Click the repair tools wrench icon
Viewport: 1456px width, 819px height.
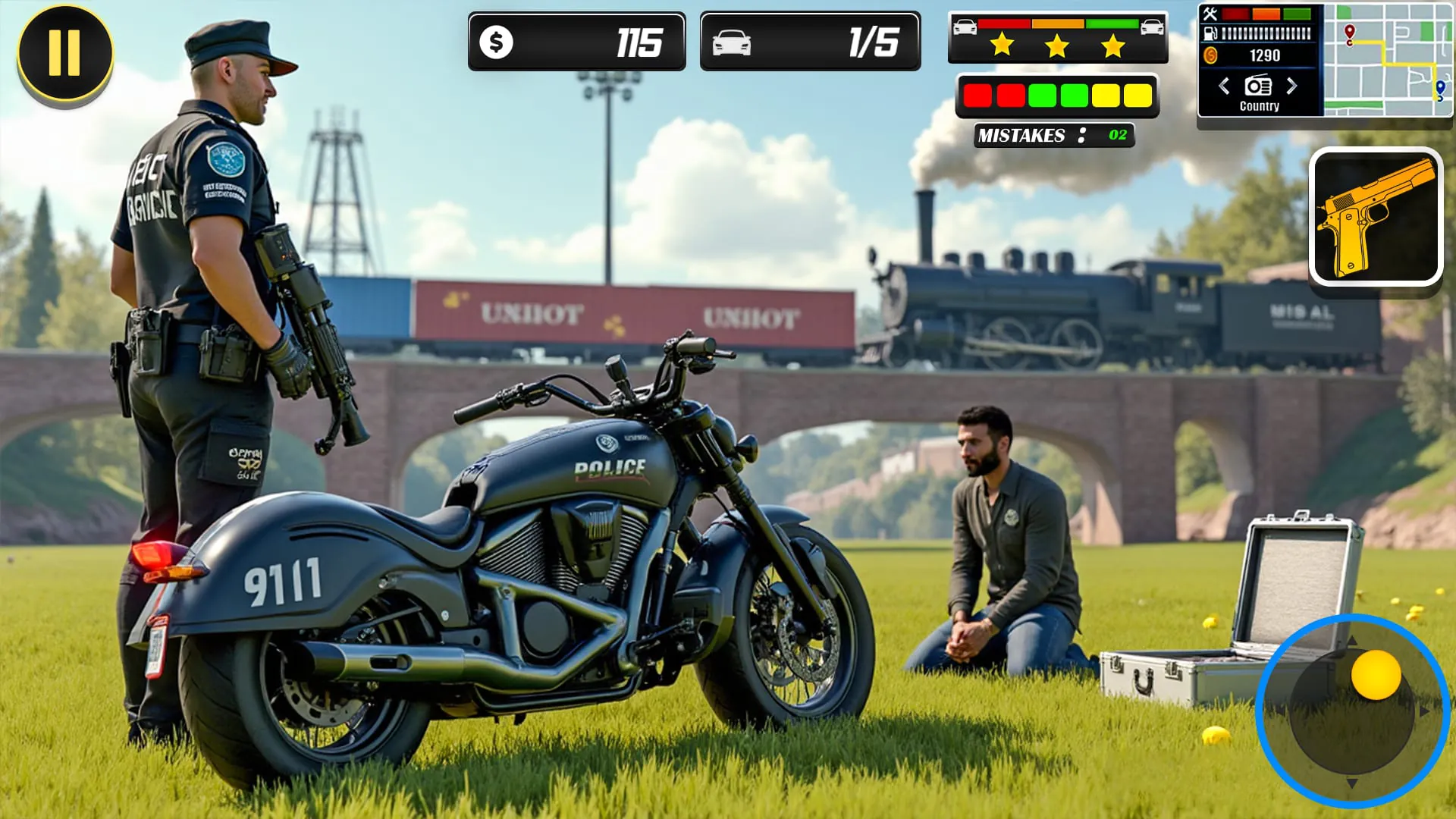tap(1211, 15)
